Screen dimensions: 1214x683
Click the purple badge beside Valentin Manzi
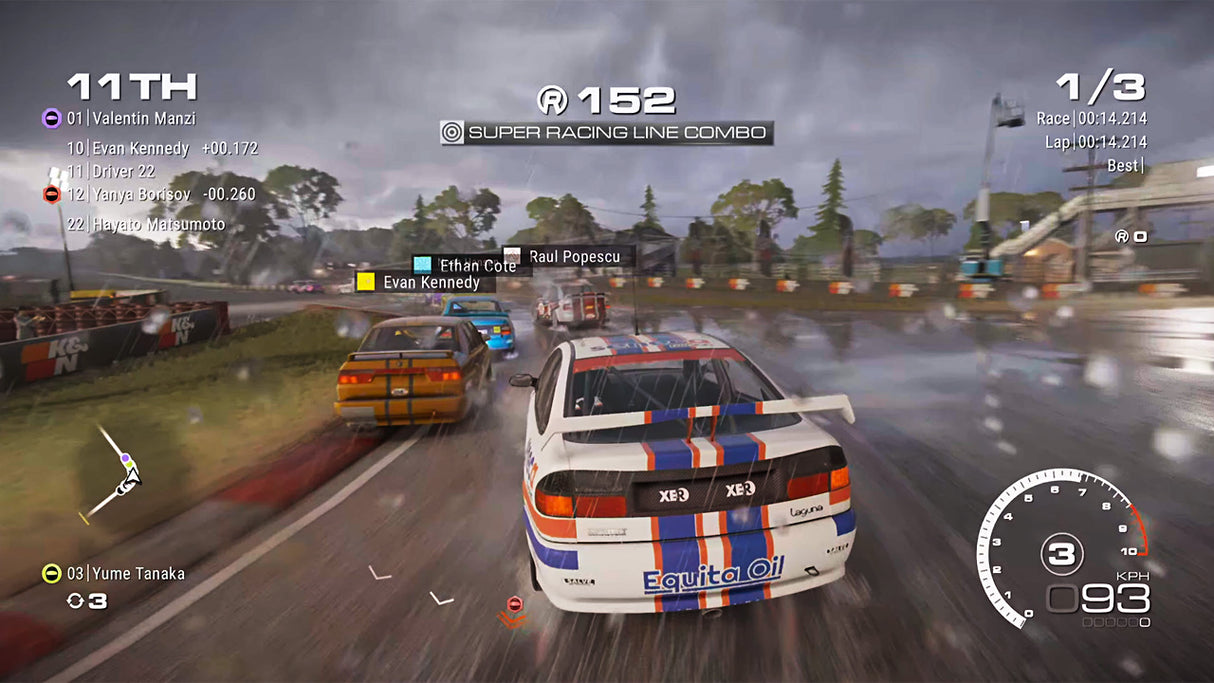tap(51, 118)
